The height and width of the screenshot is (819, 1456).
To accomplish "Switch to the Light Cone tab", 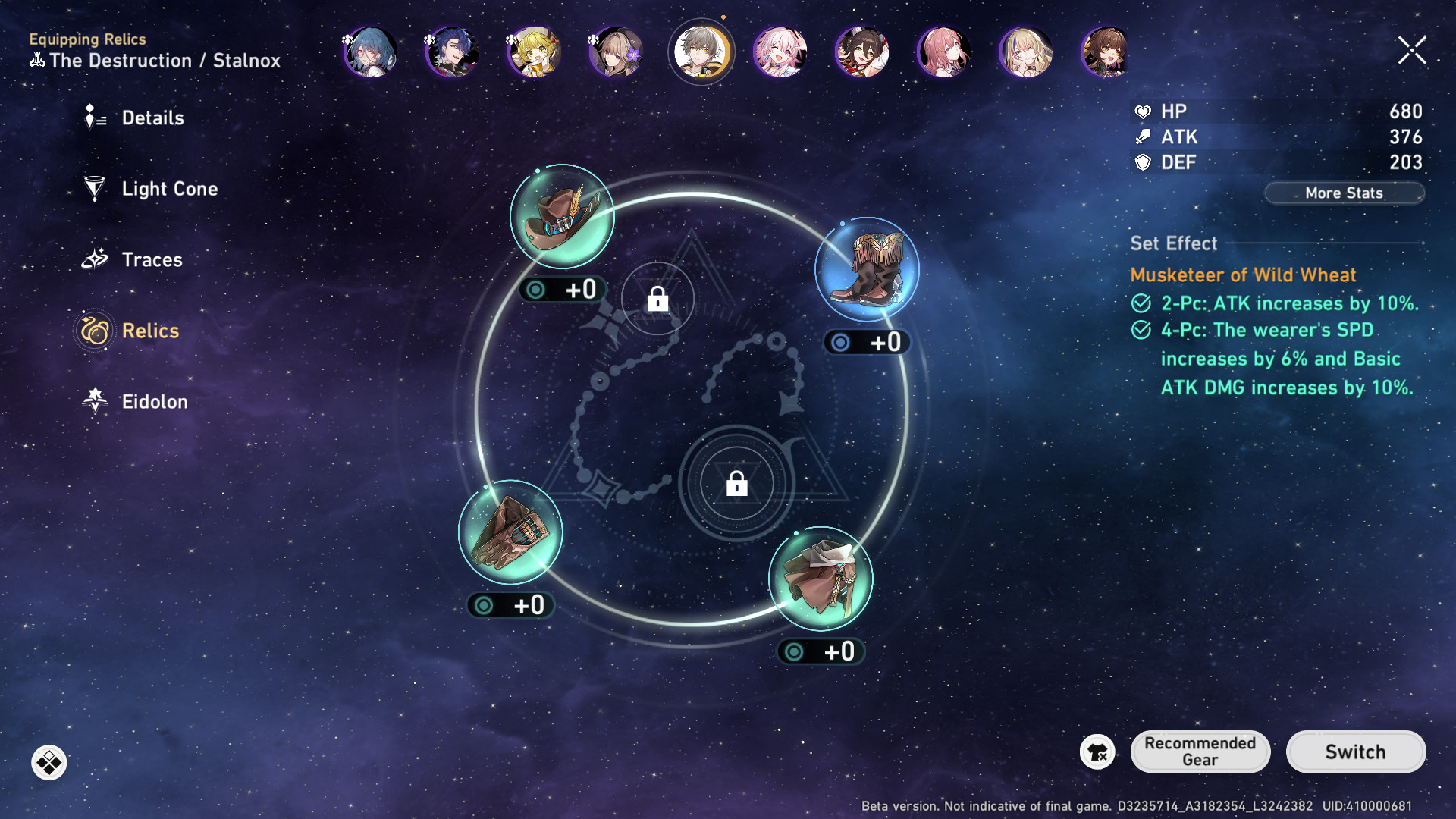I will point(168,189).
